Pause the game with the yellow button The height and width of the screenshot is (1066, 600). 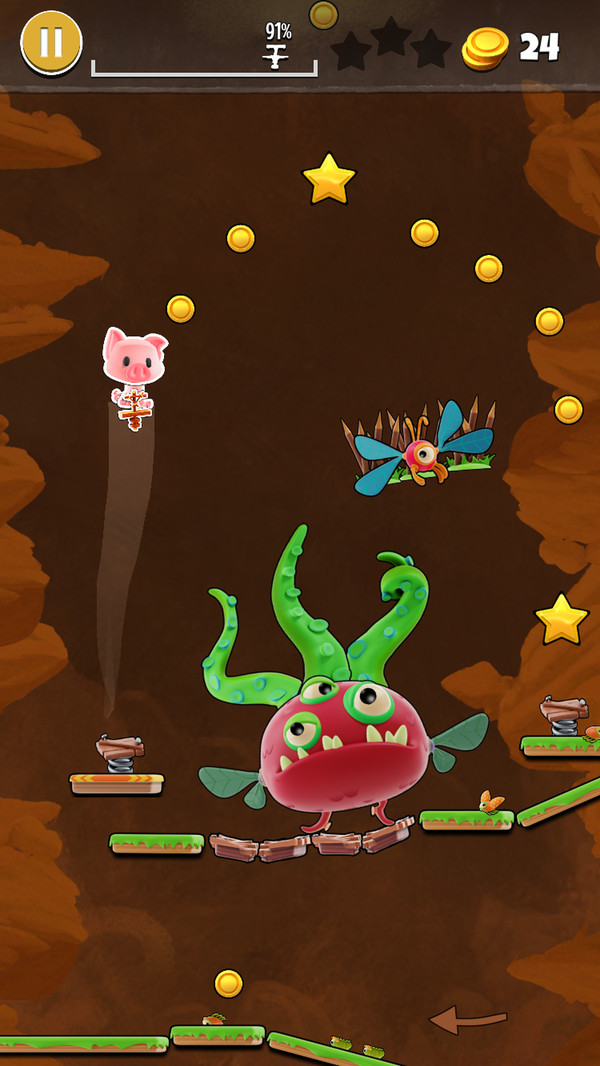pyautogui.click(x=51, y=43)
